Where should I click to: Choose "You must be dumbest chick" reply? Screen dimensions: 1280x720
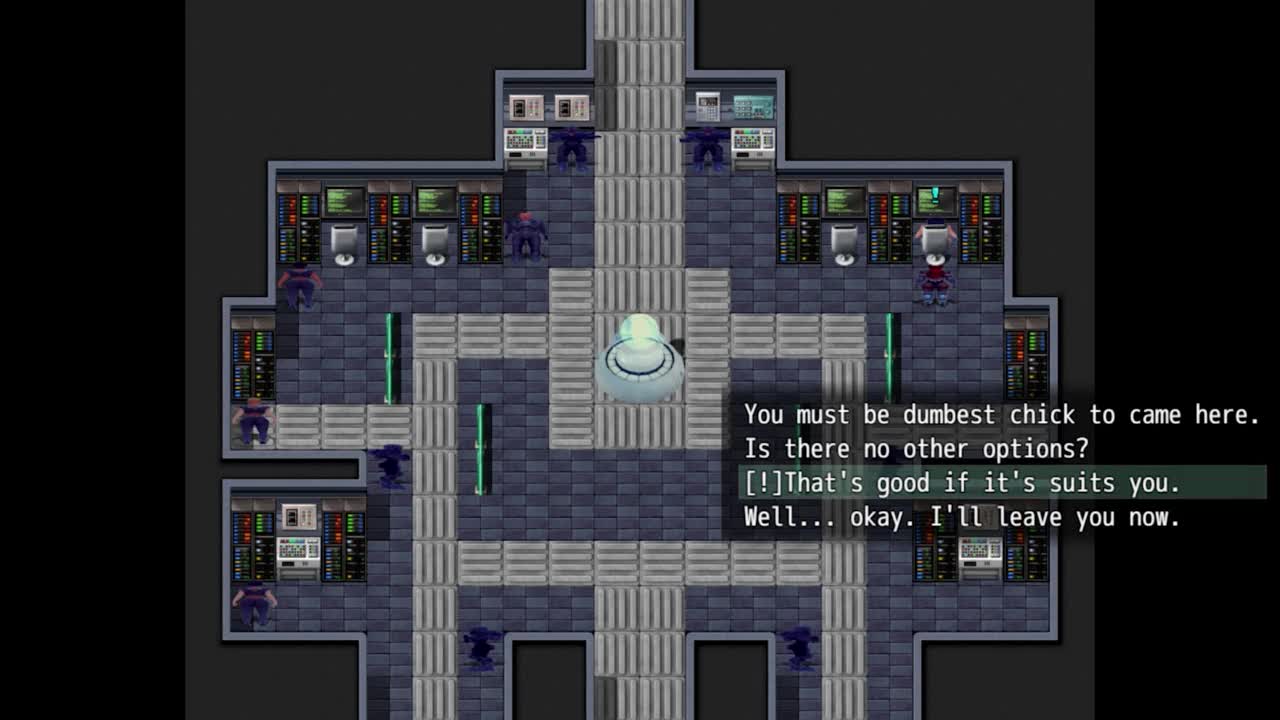(1000, 415)
